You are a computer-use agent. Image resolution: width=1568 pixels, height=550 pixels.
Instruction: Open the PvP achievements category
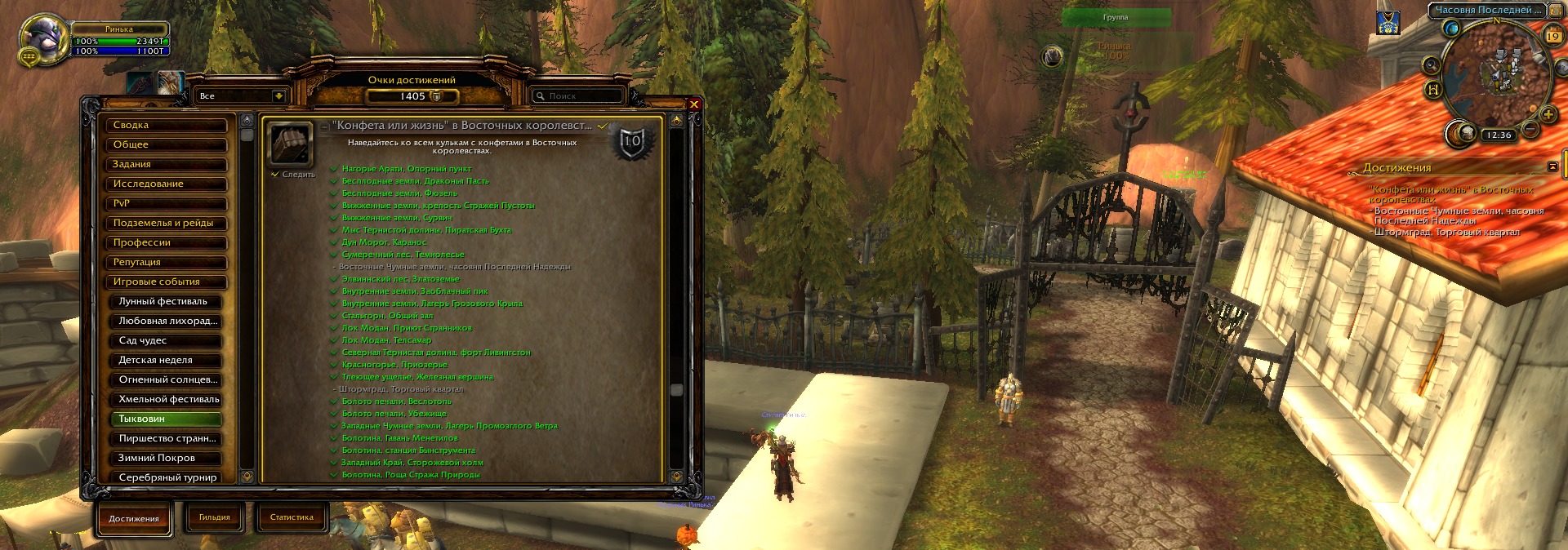[x=166, y=204]
